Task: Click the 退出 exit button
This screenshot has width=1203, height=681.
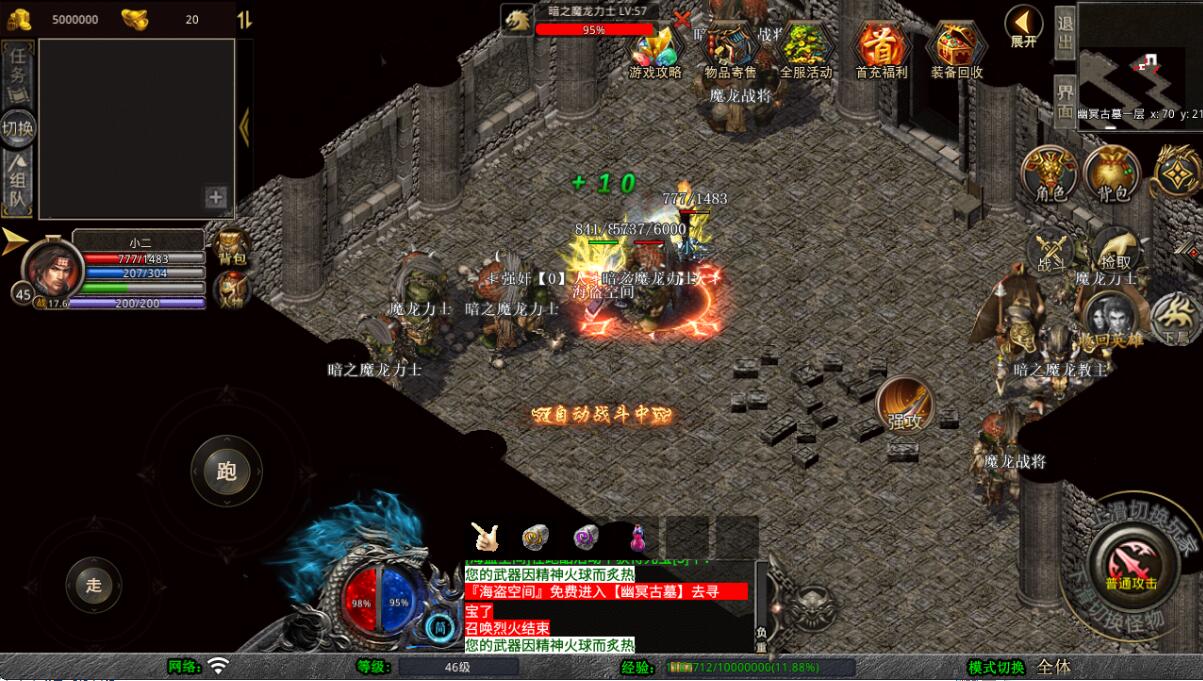Action: 1064,33
